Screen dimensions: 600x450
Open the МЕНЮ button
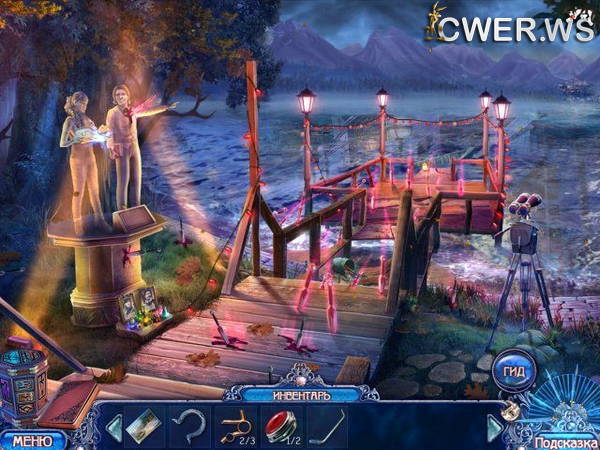[x=32, y=440]
